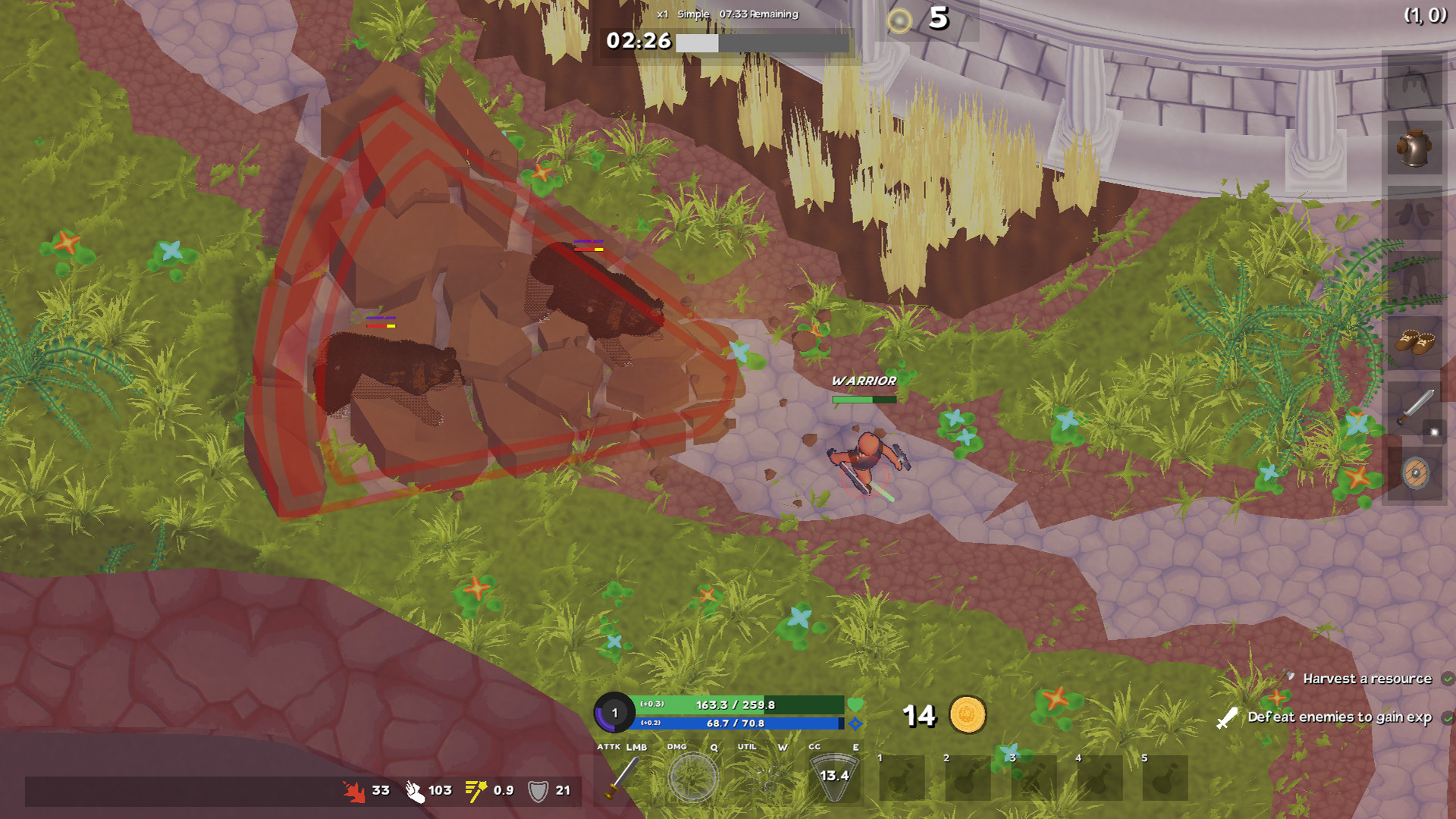Click the E crowd control ability on cooldown
Viewport: 1456px width, 819px height.
834,779
